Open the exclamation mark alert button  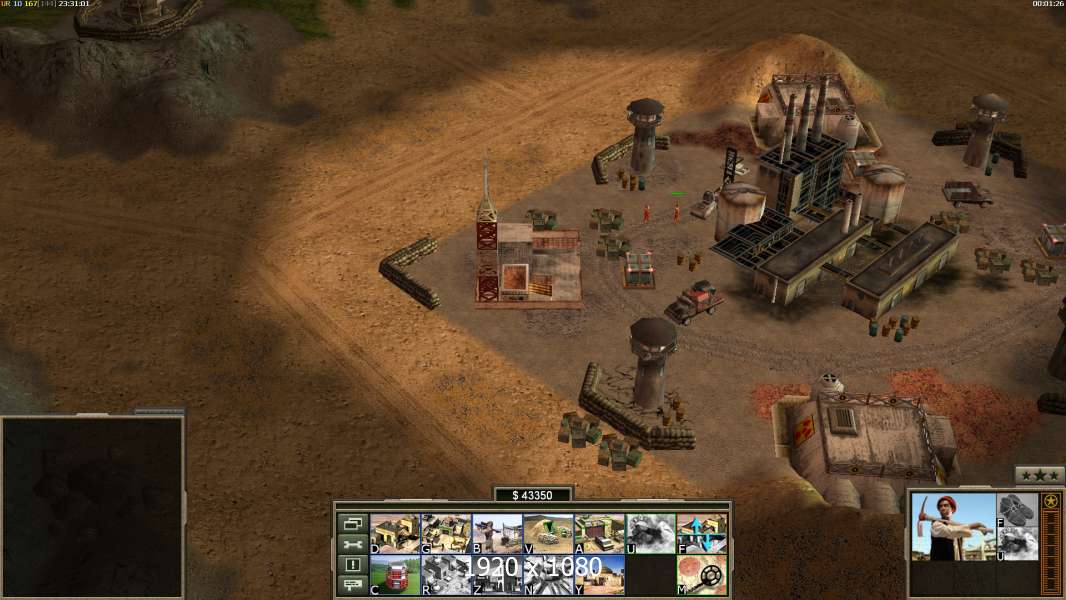coord(352,565)
